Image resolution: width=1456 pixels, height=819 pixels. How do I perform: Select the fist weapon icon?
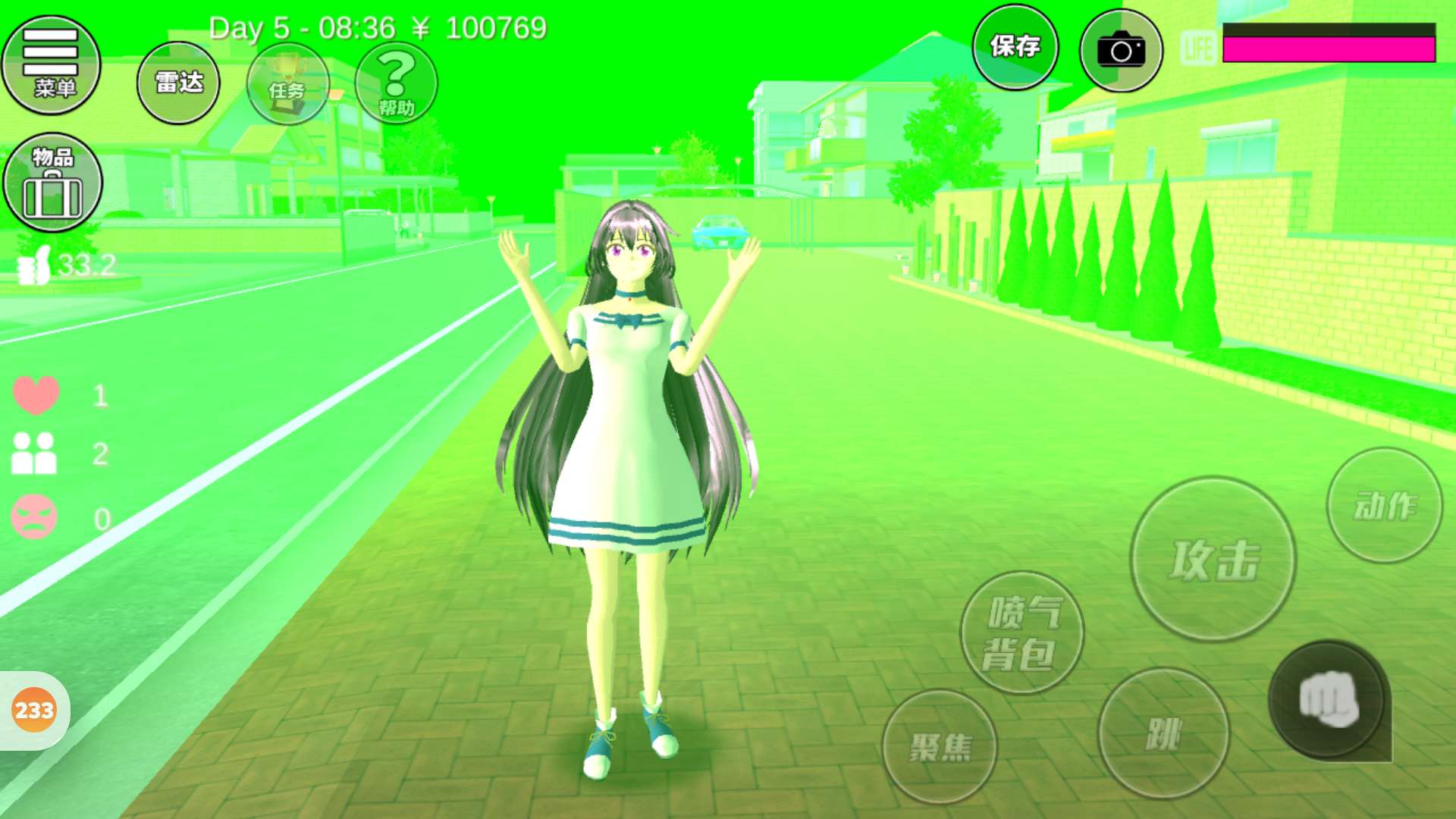[1328, 699]
